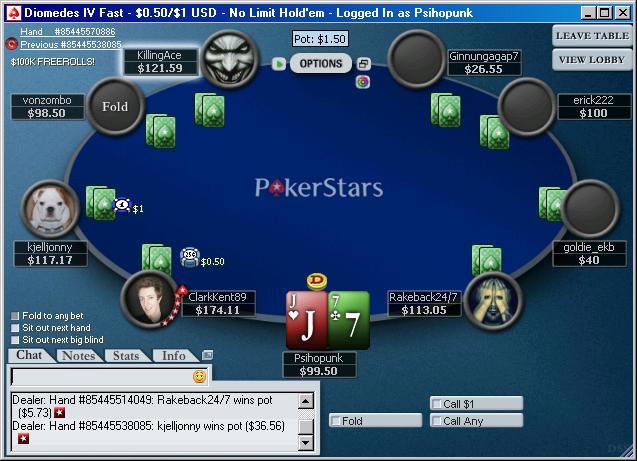Open the Info tab

coord(173,355)
